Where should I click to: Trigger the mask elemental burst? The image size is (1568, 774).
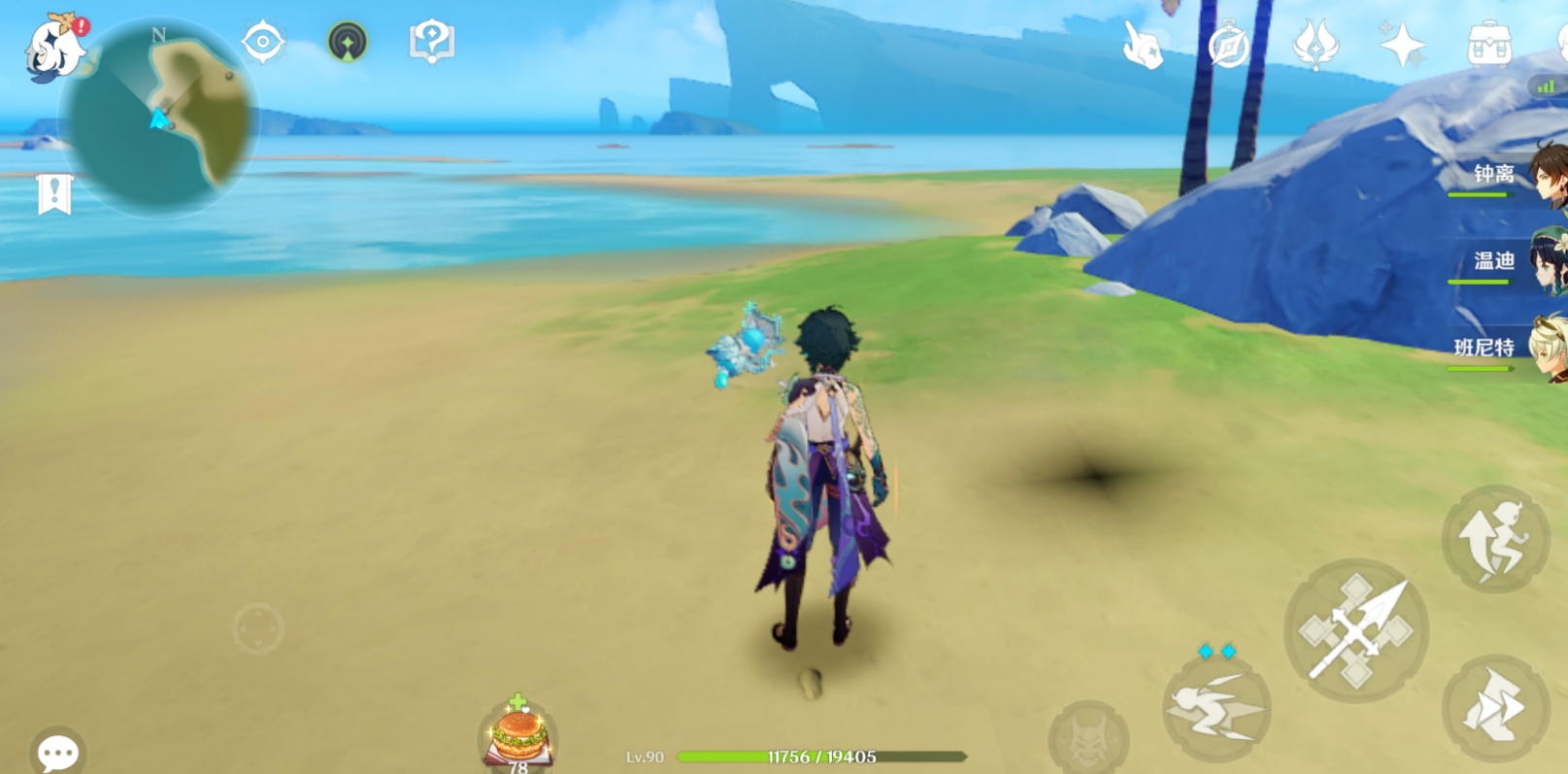pos(1088,739)
